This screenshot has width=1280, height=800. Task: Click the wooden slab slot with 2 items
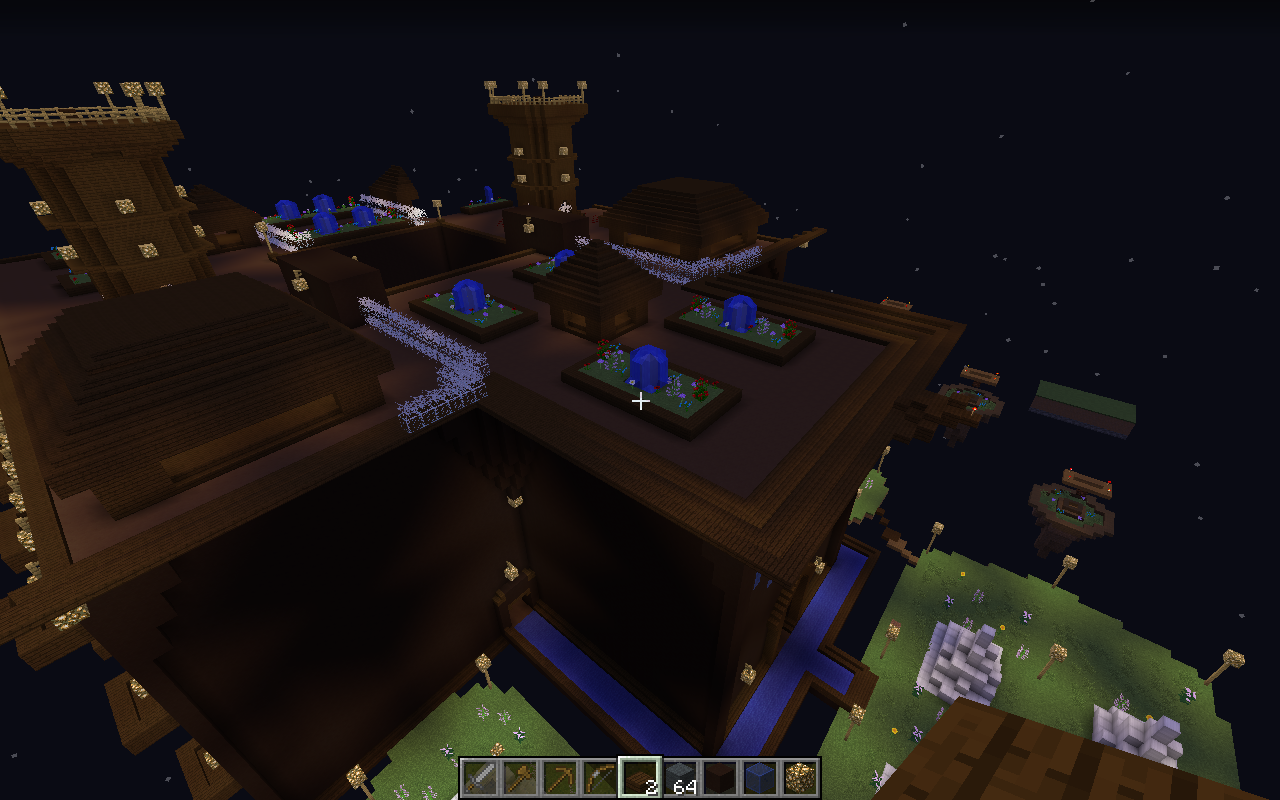point(640,777)
